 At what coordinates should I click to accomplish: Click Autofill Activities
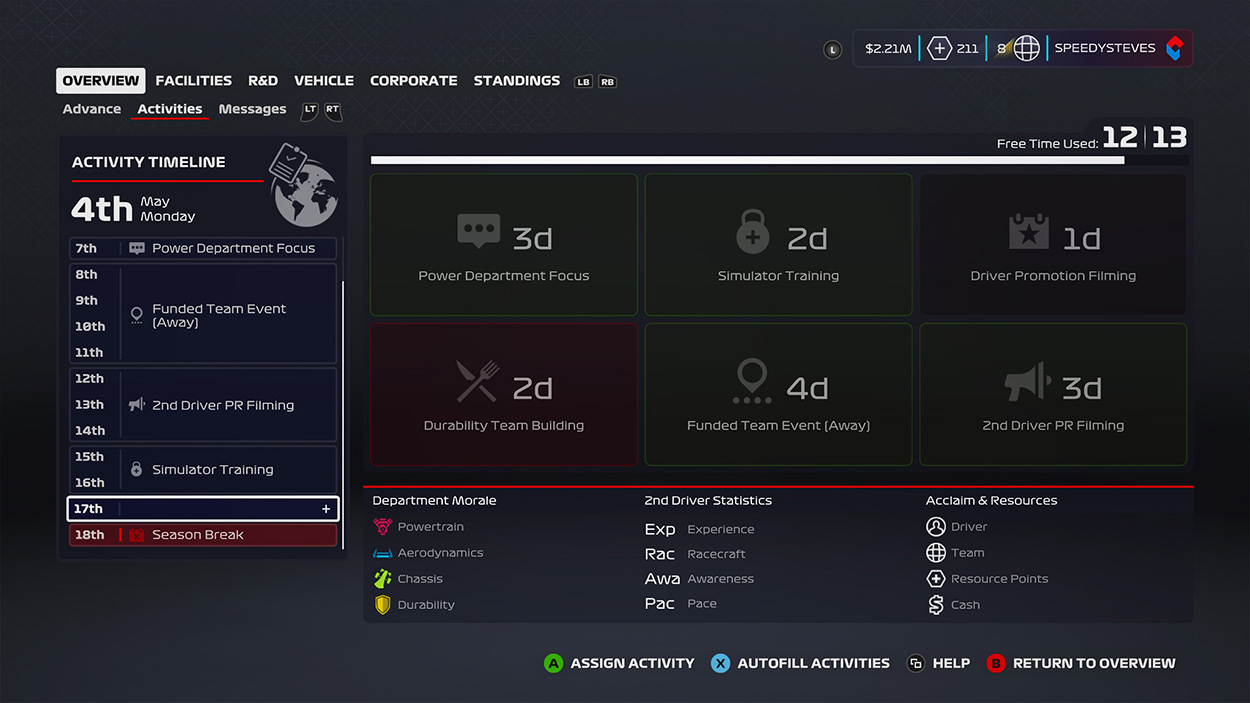coord(801,663)
